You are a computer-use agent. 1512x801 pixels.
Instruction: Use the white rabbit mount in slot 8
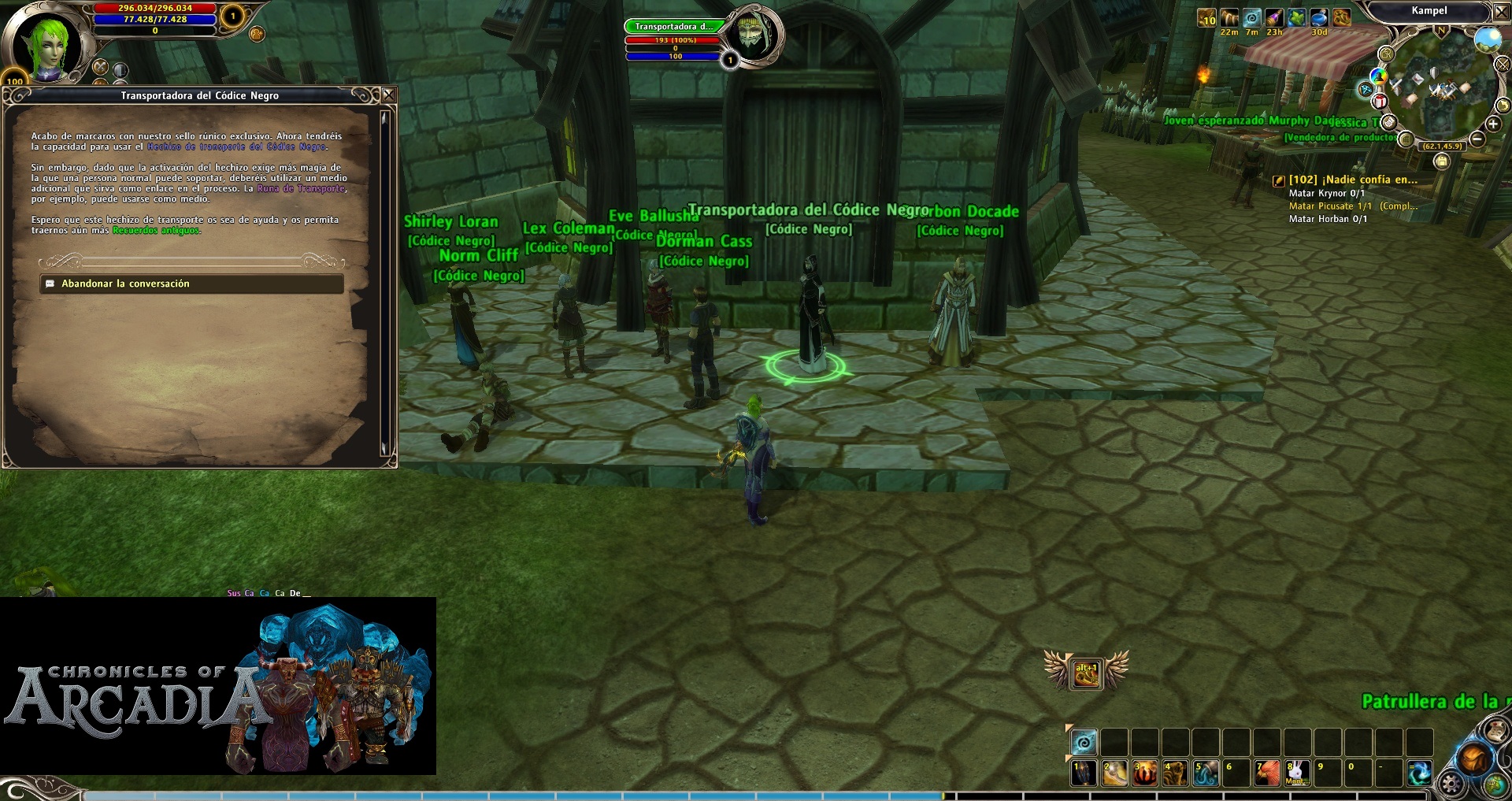point(1297,773)
